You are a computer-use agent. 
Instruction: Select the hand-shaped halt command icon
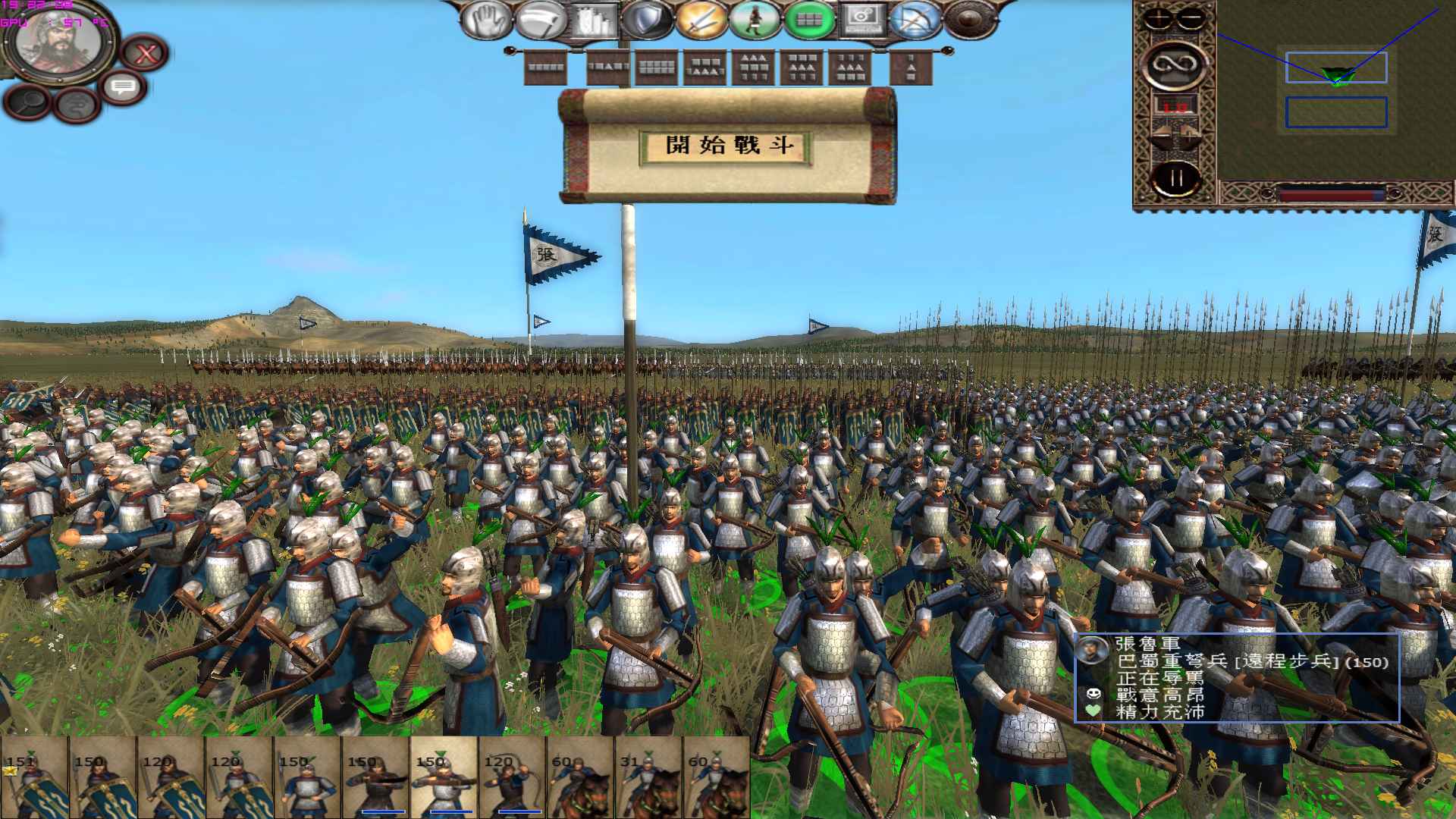coord(485,19)
